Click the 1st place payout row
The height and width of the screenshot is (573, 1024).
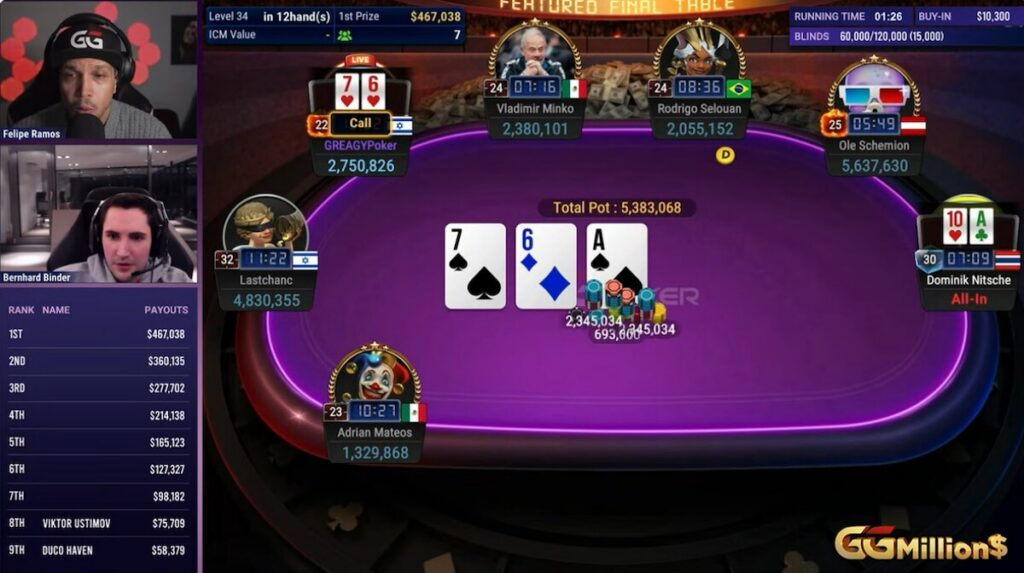(98, 334)
